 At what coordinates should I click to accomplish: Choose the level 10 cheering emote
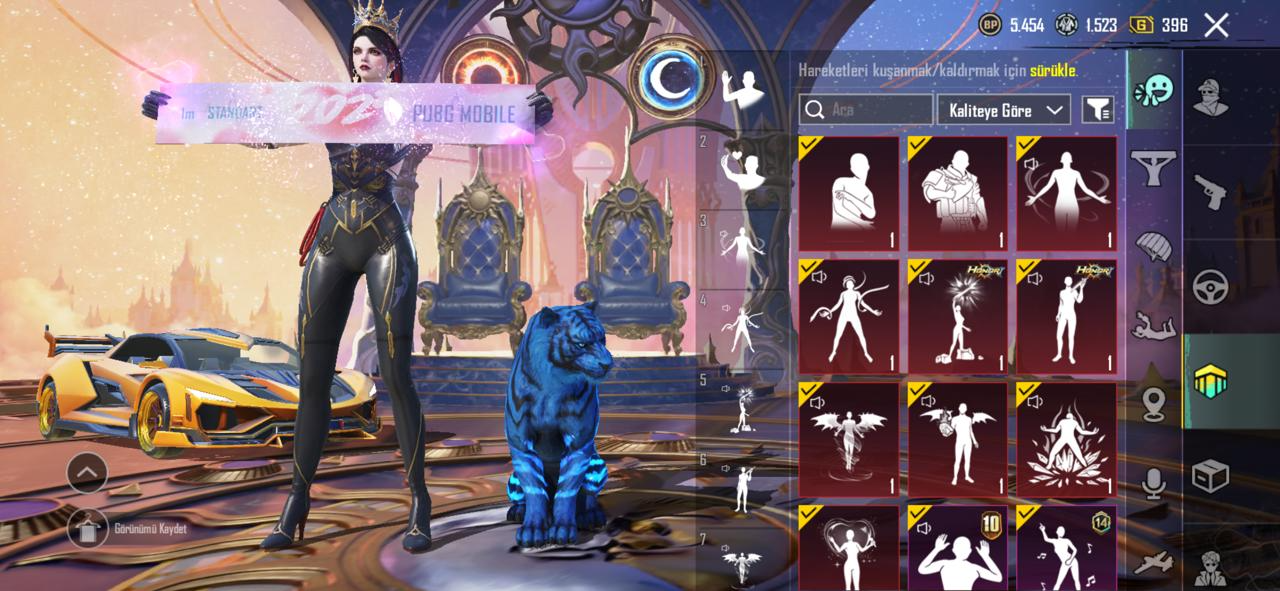[x=958, y=548]
